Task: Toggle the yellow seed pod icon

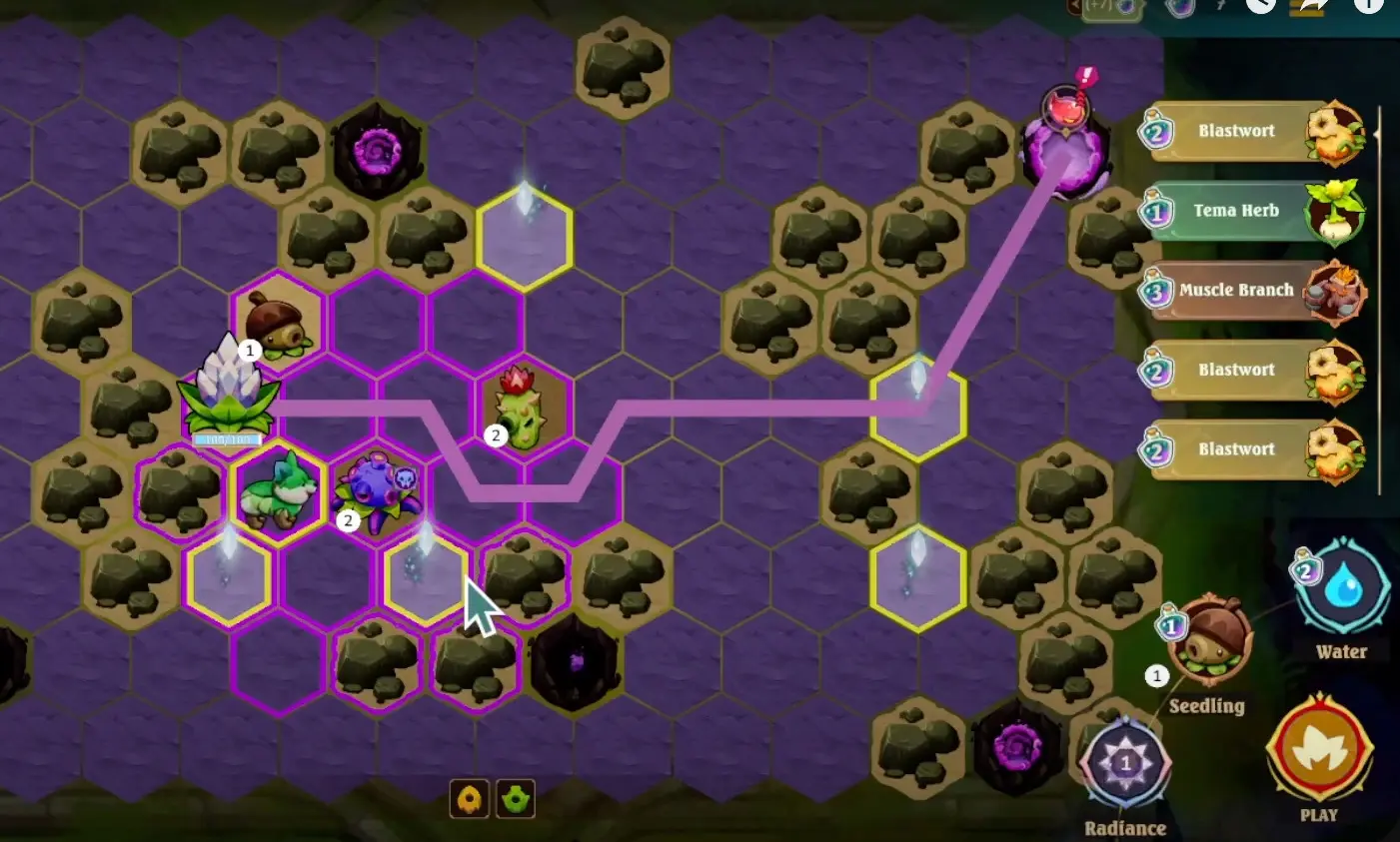Action: (x=471, y=799)
